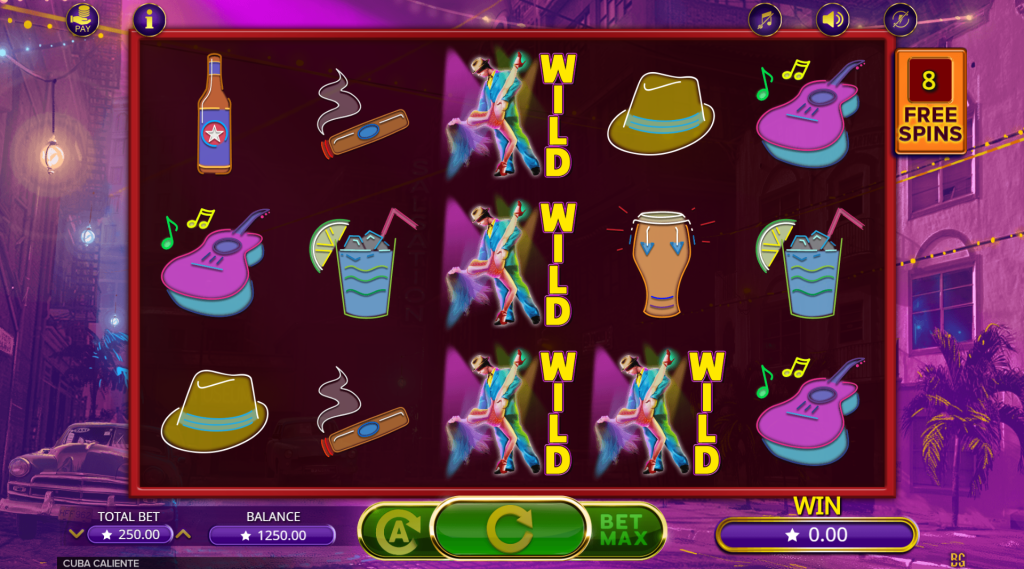Activate the autoplay button
This screenshot has width=1024, height=569.
397,529
